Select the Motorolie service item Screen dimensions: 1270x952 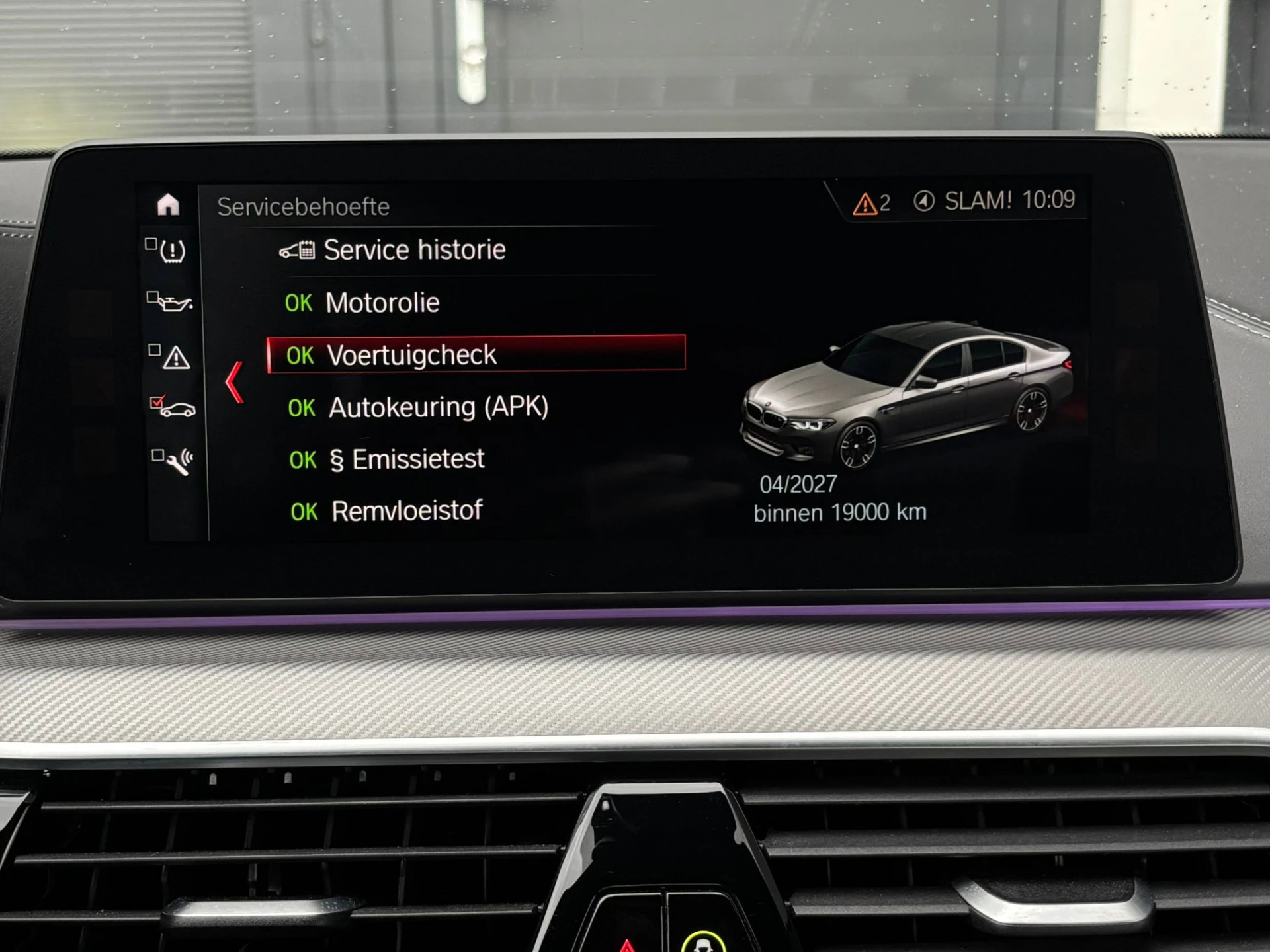(x=382, y=303)
